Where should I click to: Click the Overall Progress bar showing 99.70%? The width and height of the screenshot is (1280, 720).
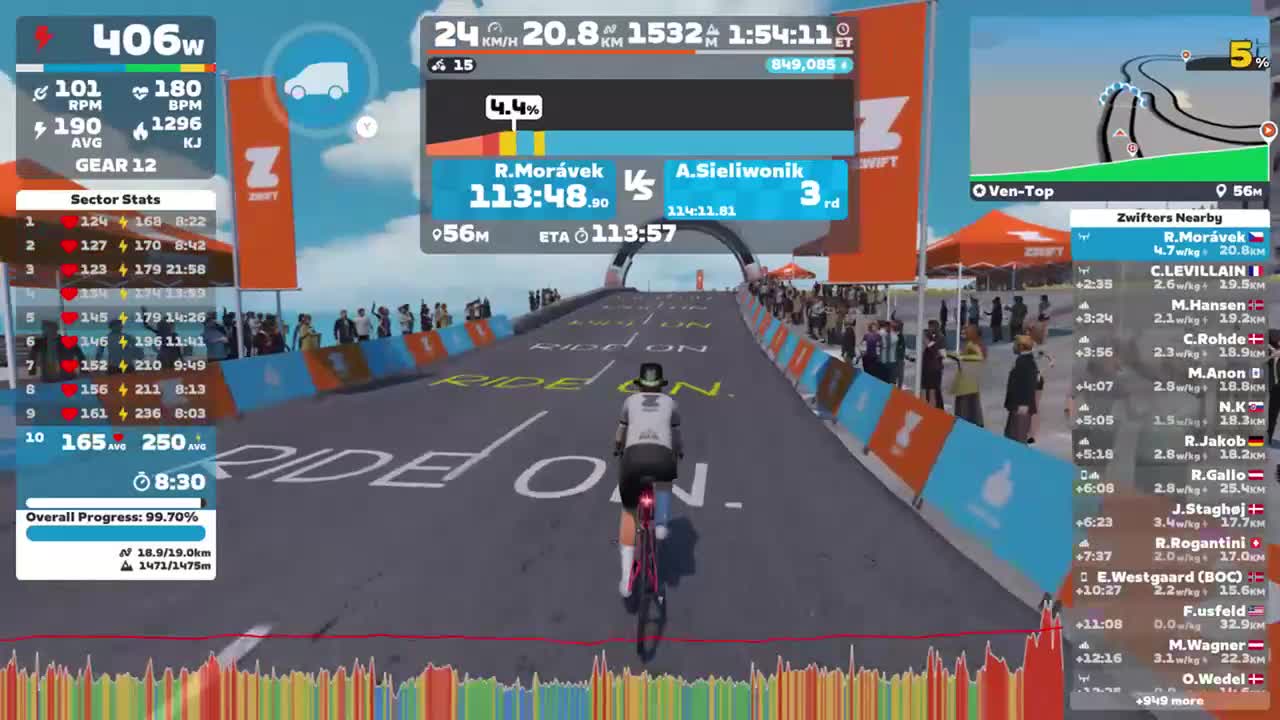[115, 533]
